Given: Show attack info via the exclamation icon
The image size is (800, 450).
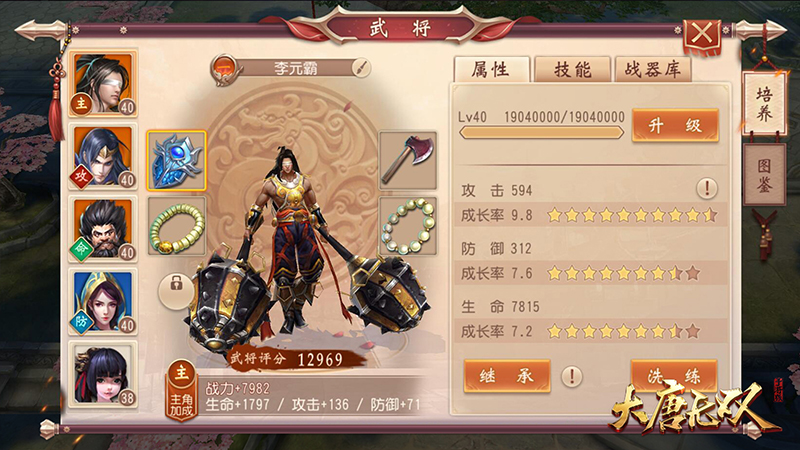Looking at the screenshot, I should [707, 188].
